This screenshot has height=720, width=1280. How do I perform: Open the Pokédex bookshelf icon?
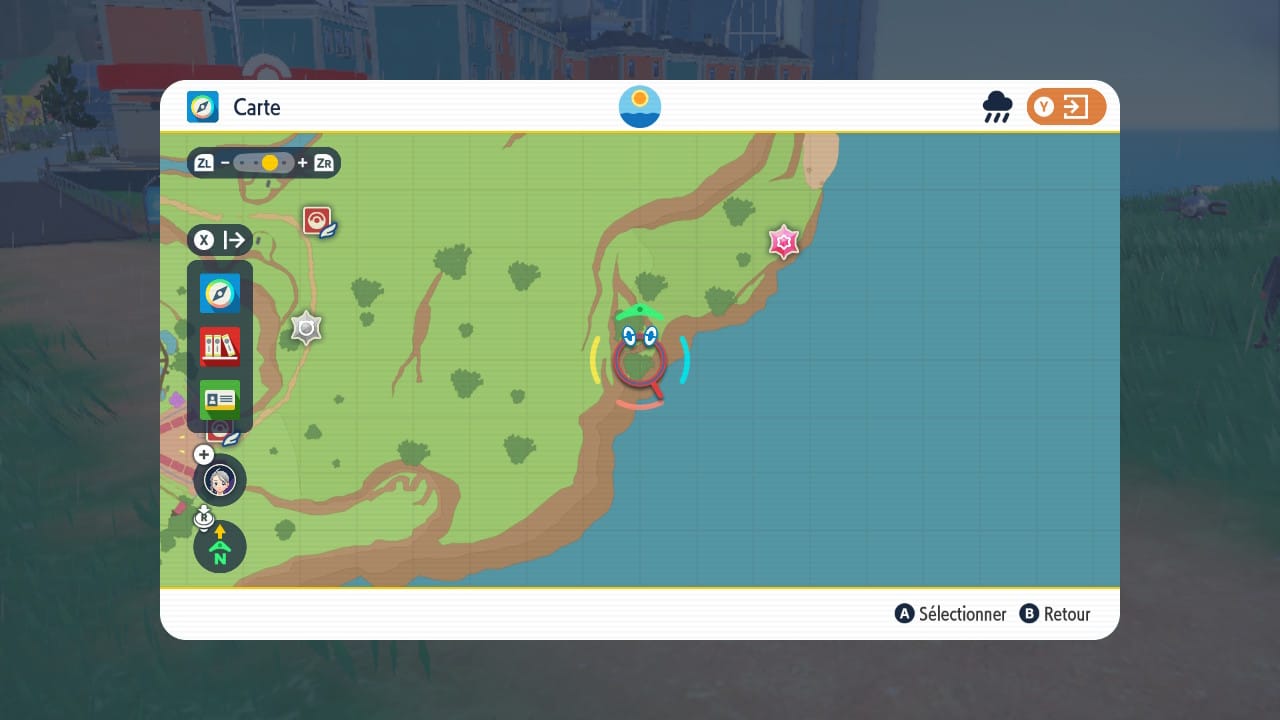tap(220, 347)
